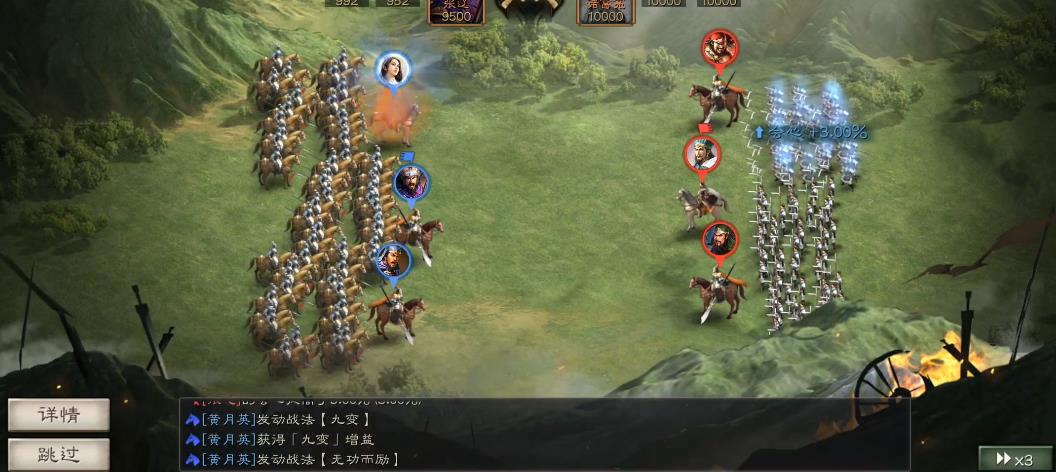Click the female general's blue portrait marker
This screenshot has height=472, width=1056.
click(394, 70)
